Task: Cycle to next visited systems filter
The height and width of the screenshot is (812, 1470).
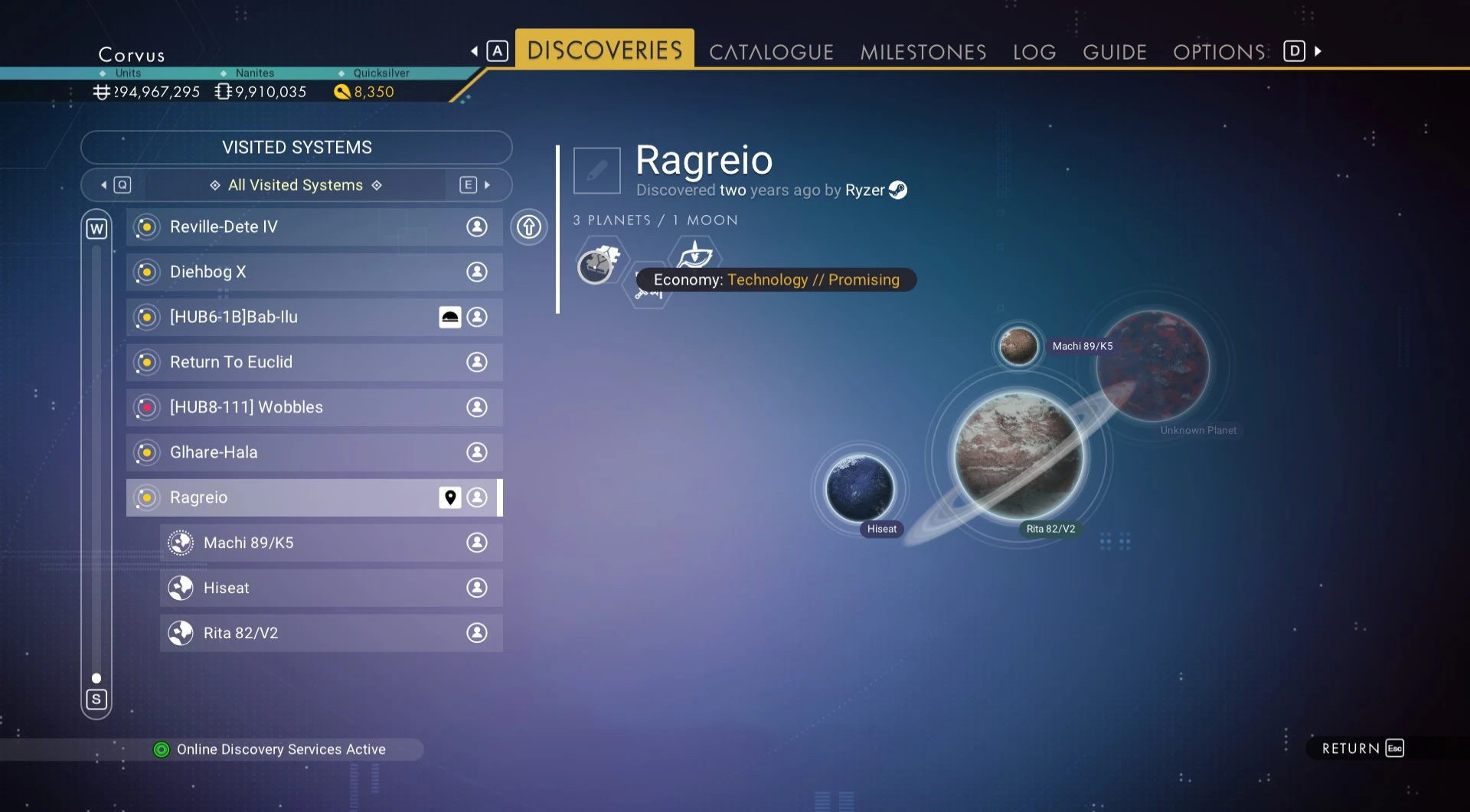Action: click(475, 185)
